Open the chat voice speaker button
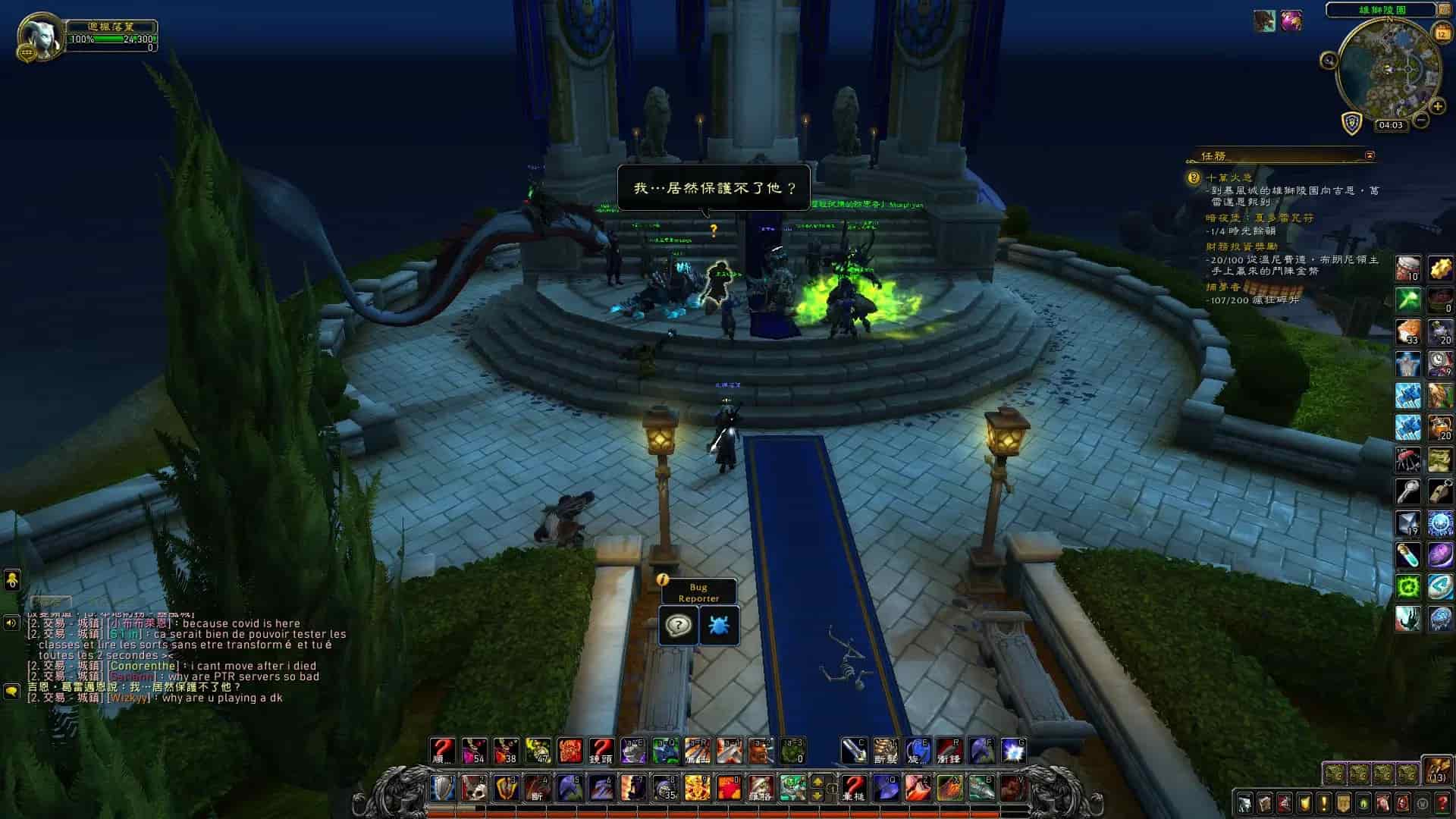The width and height of the screenshot is (1456, 819). coord(11,623)
